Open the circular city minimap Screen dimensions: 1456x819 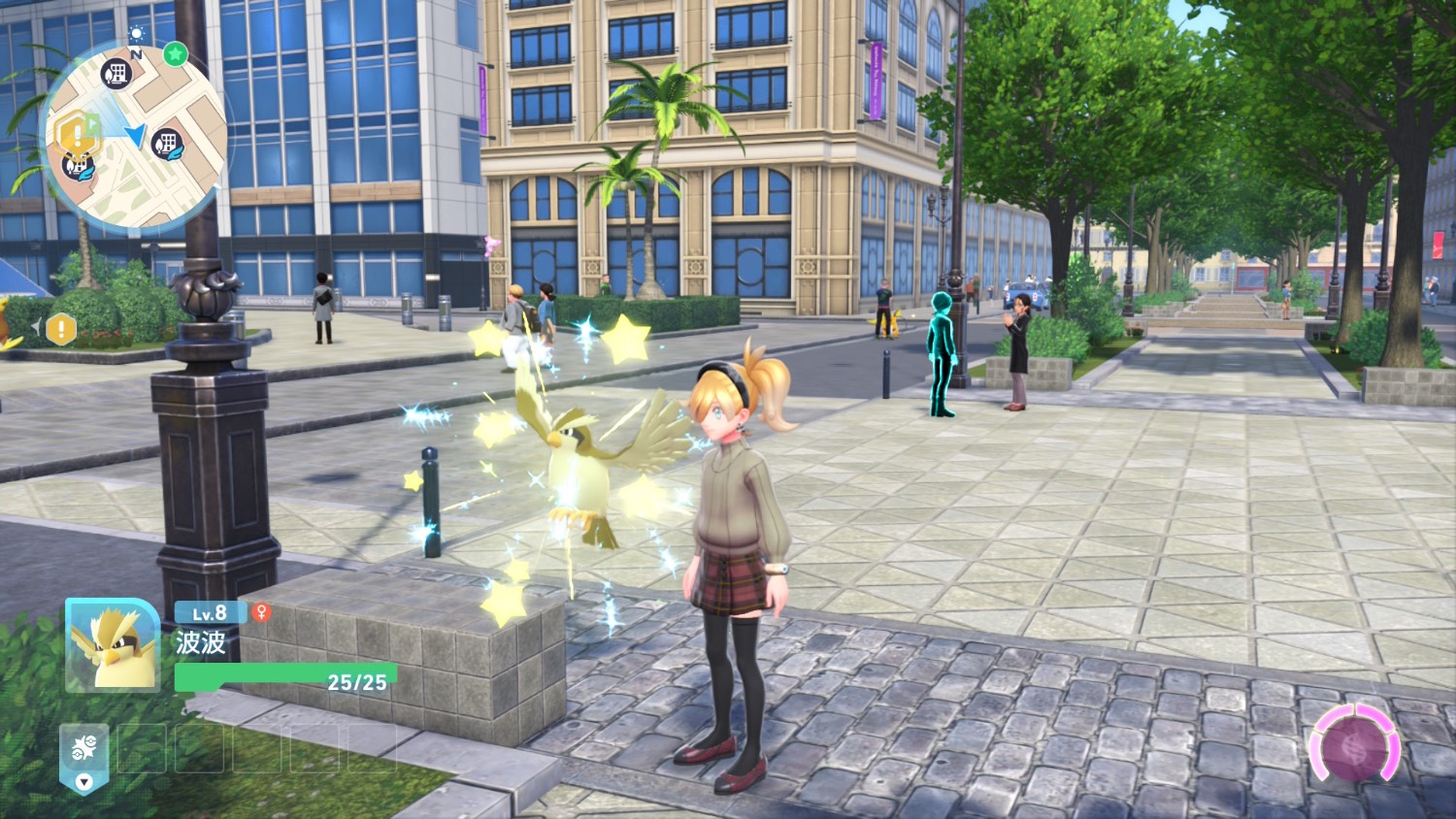136,136
